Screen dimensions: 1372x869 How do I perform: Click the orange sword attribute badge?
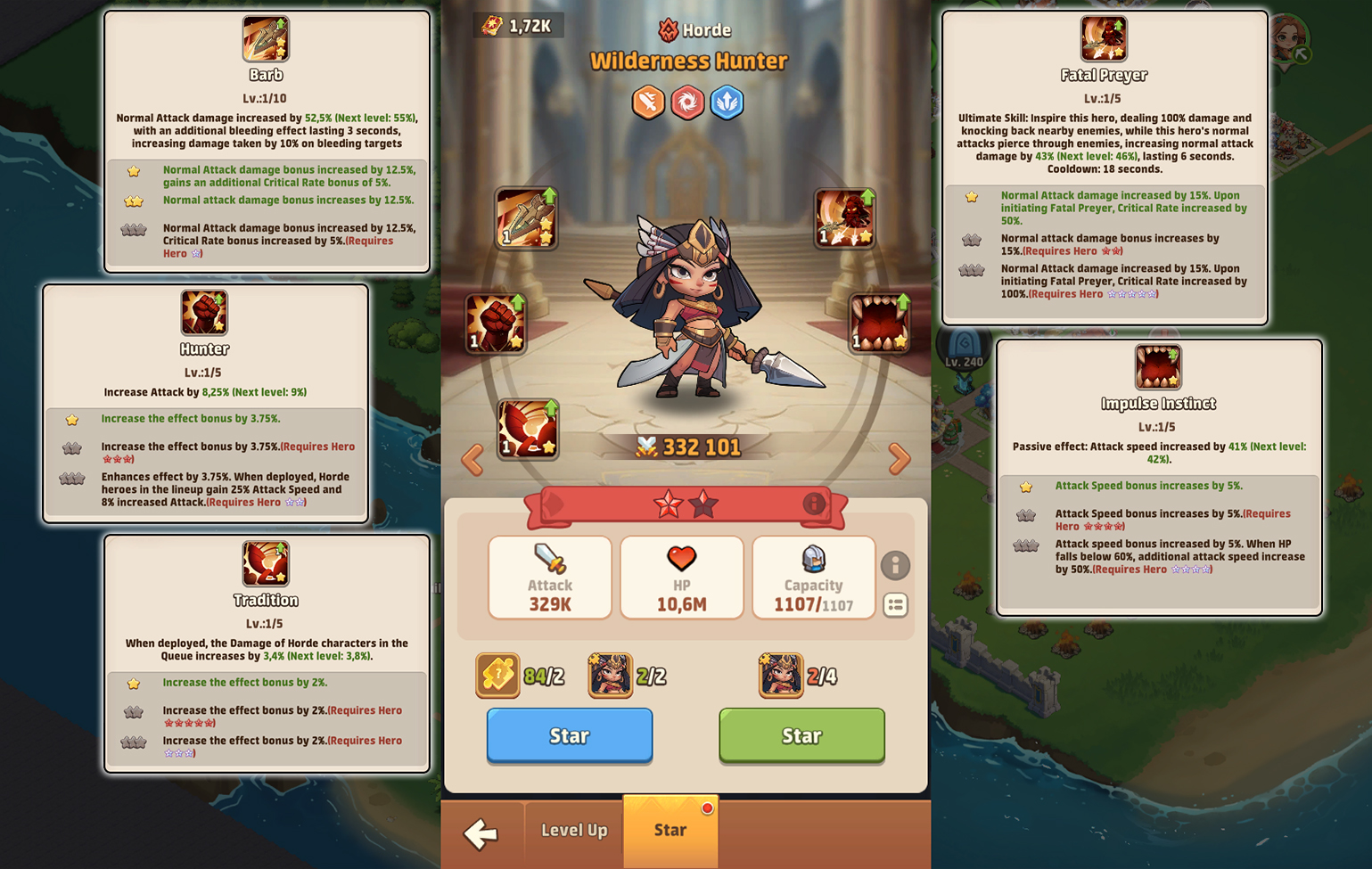pyautogui.click(x=648, y=102)
